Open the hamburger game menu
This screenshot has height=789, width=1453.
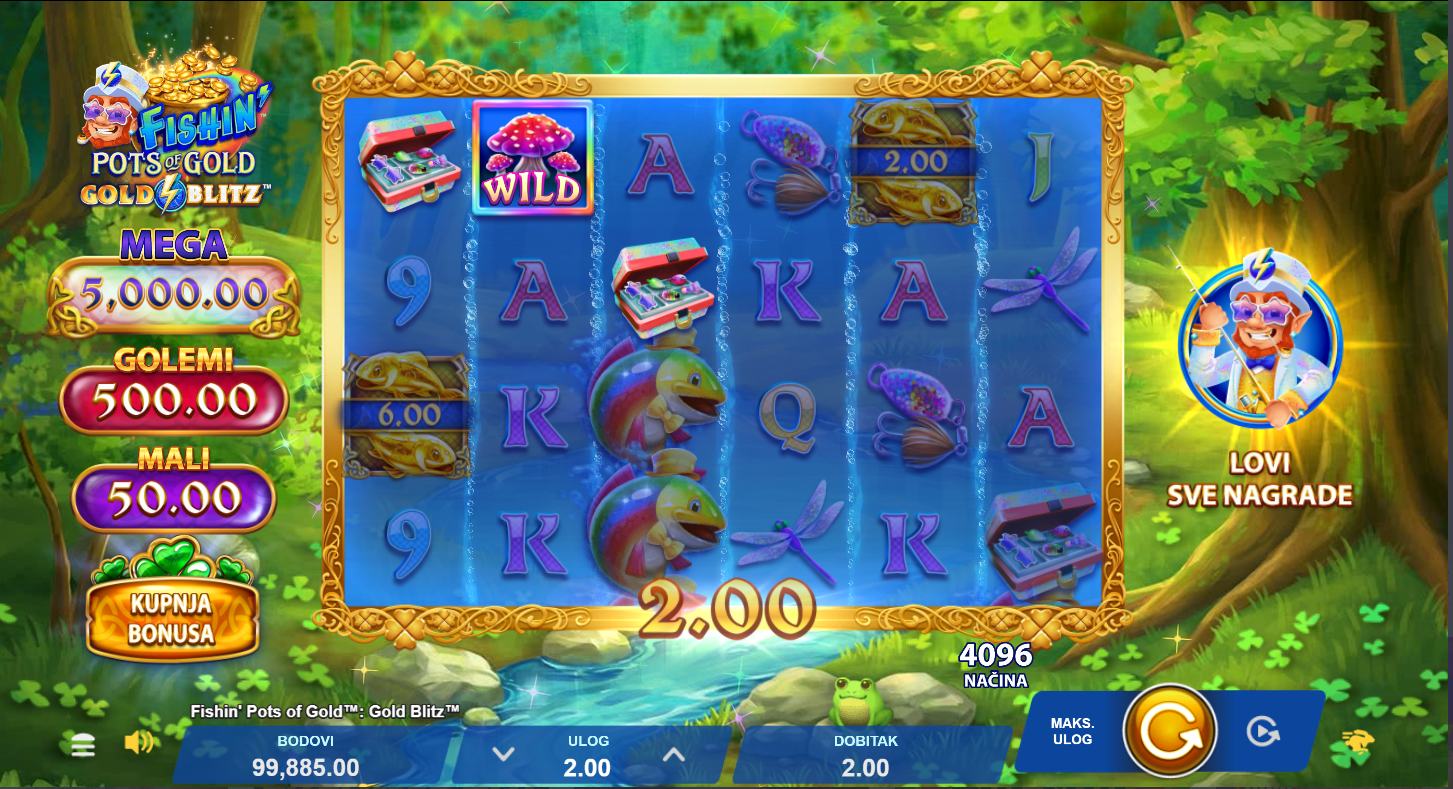(x=83, y=744)
